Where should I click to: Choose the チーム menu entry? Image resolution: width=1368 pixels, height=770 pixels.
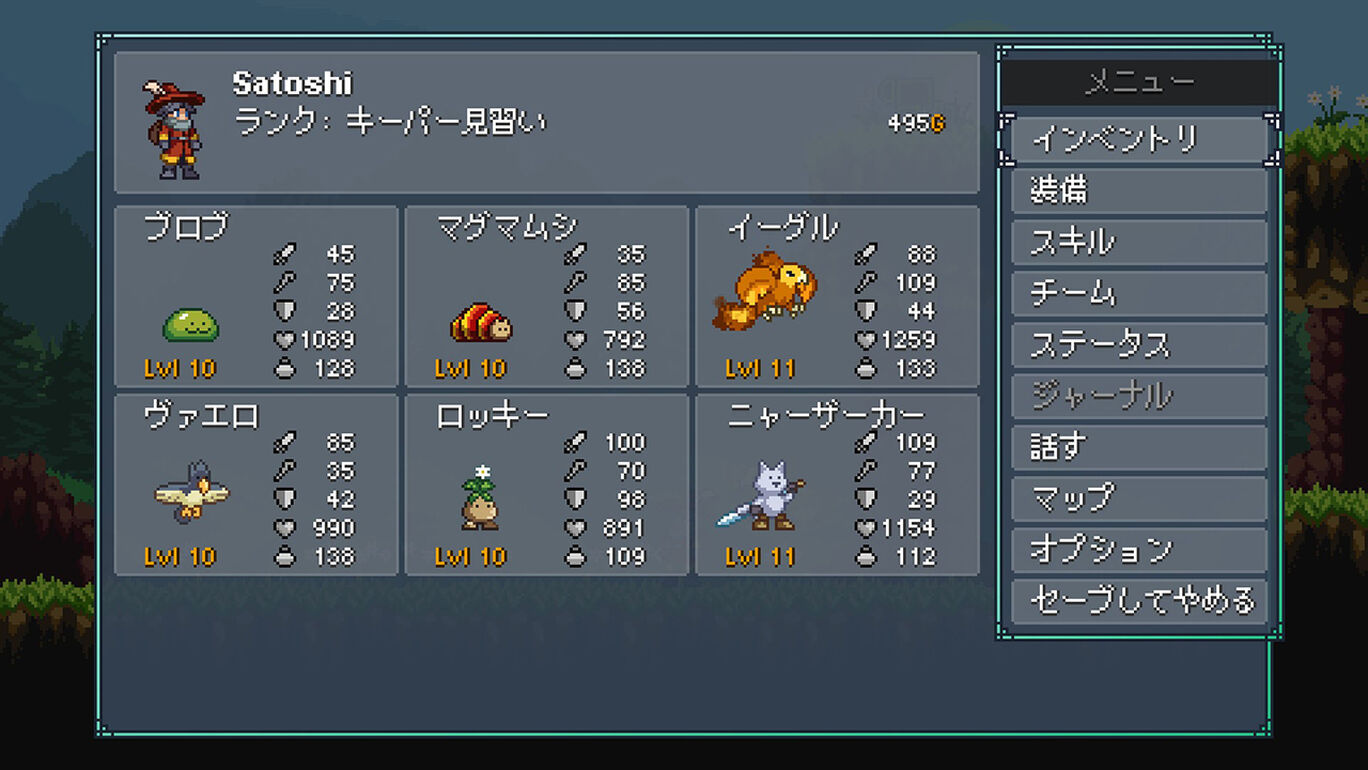(1139, 294)
